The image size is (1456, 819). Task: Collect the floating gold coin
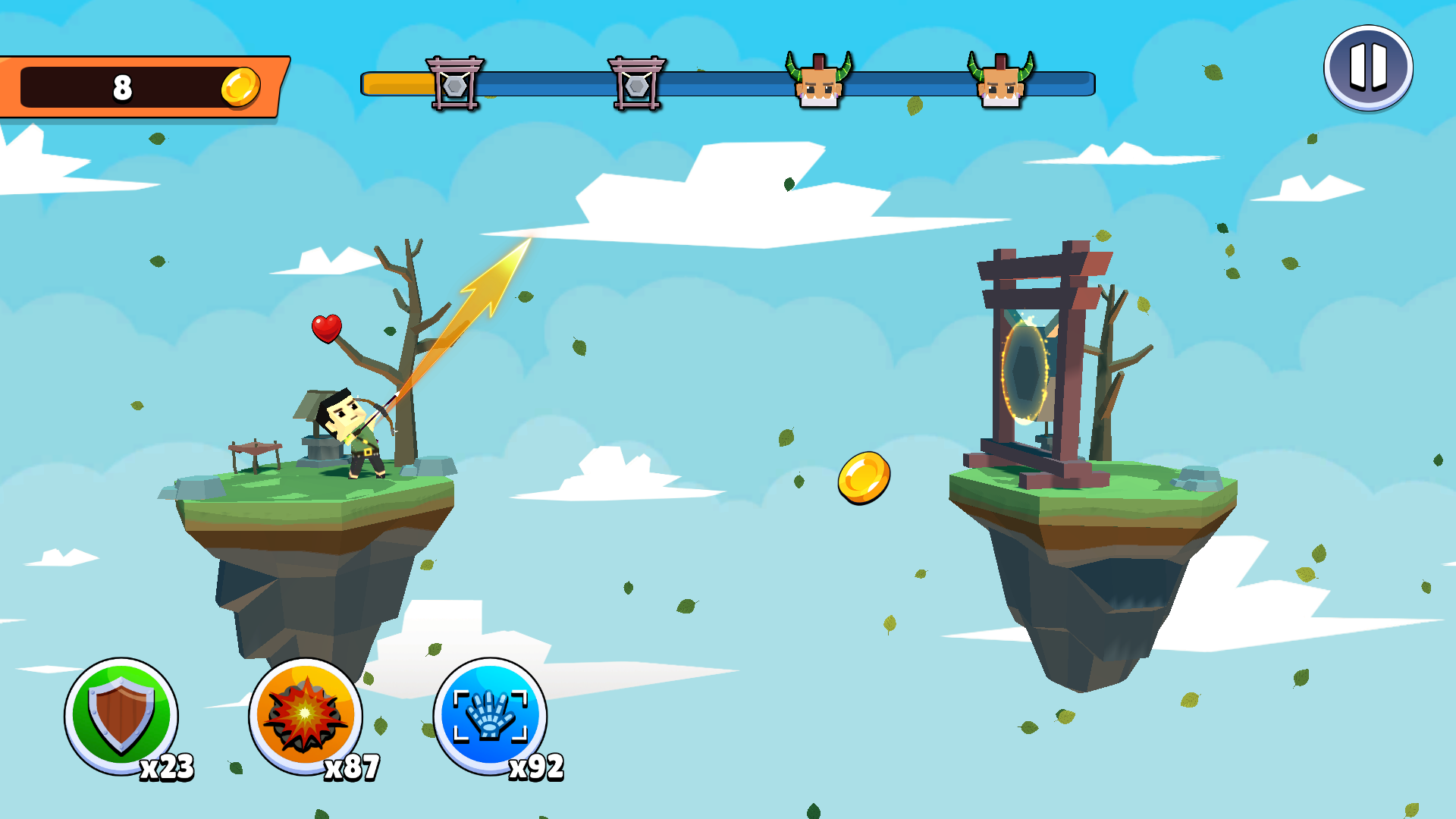[x=864, y=477]
